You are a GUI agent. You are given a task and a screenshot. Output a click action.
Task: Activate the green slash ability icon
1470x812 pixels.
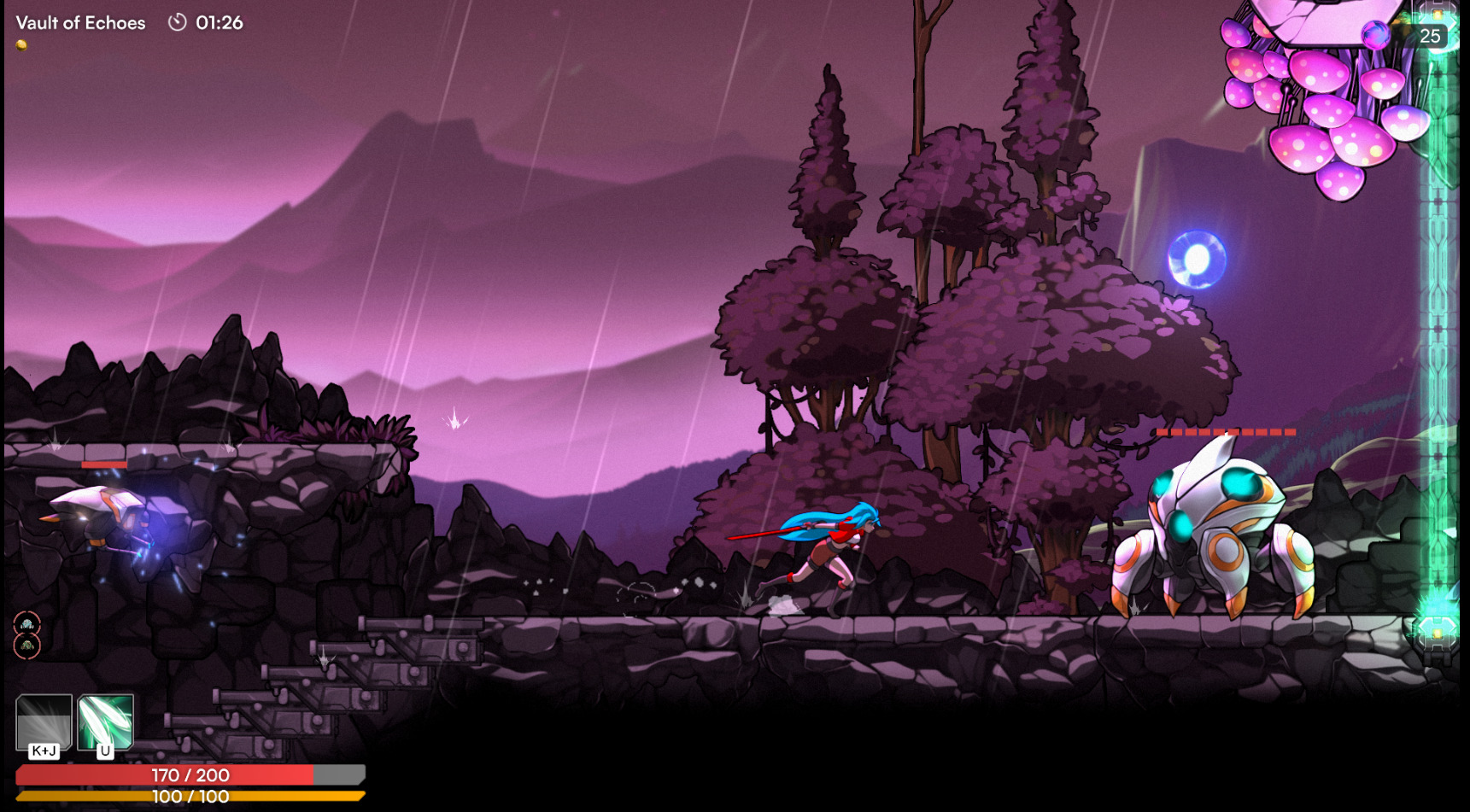click(106, 721)
